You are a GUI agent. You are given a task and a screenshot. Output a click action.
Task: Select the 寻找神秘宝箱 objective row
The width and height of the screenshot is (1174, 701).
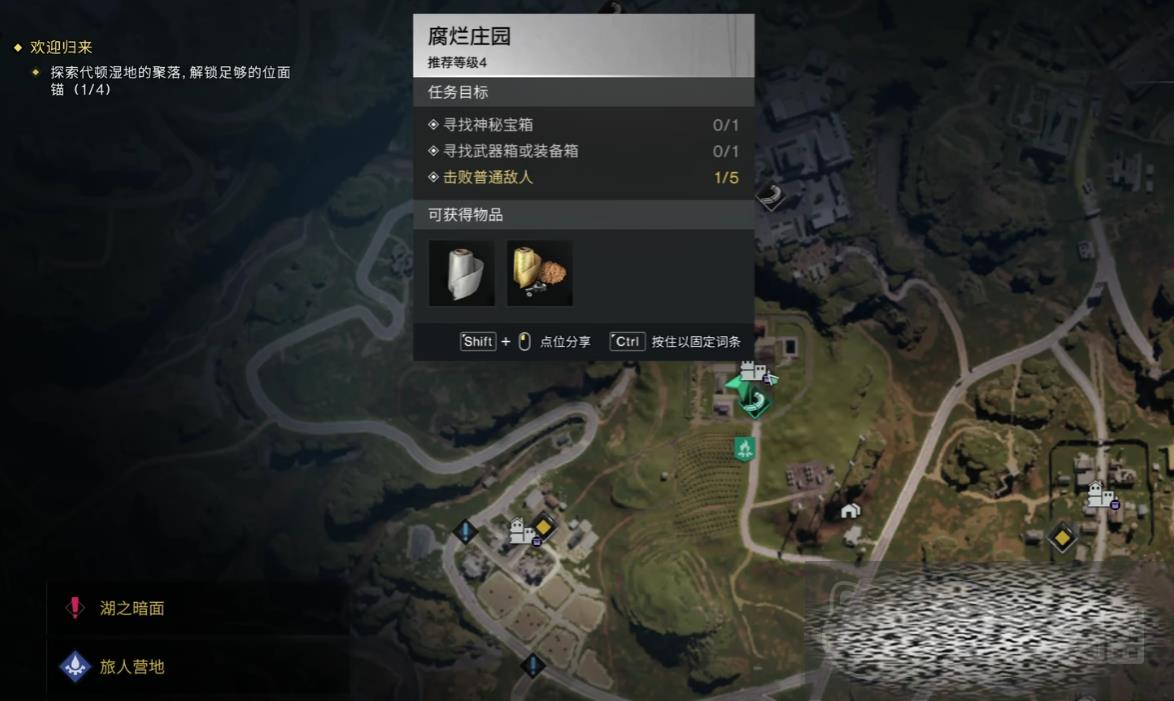583,125
